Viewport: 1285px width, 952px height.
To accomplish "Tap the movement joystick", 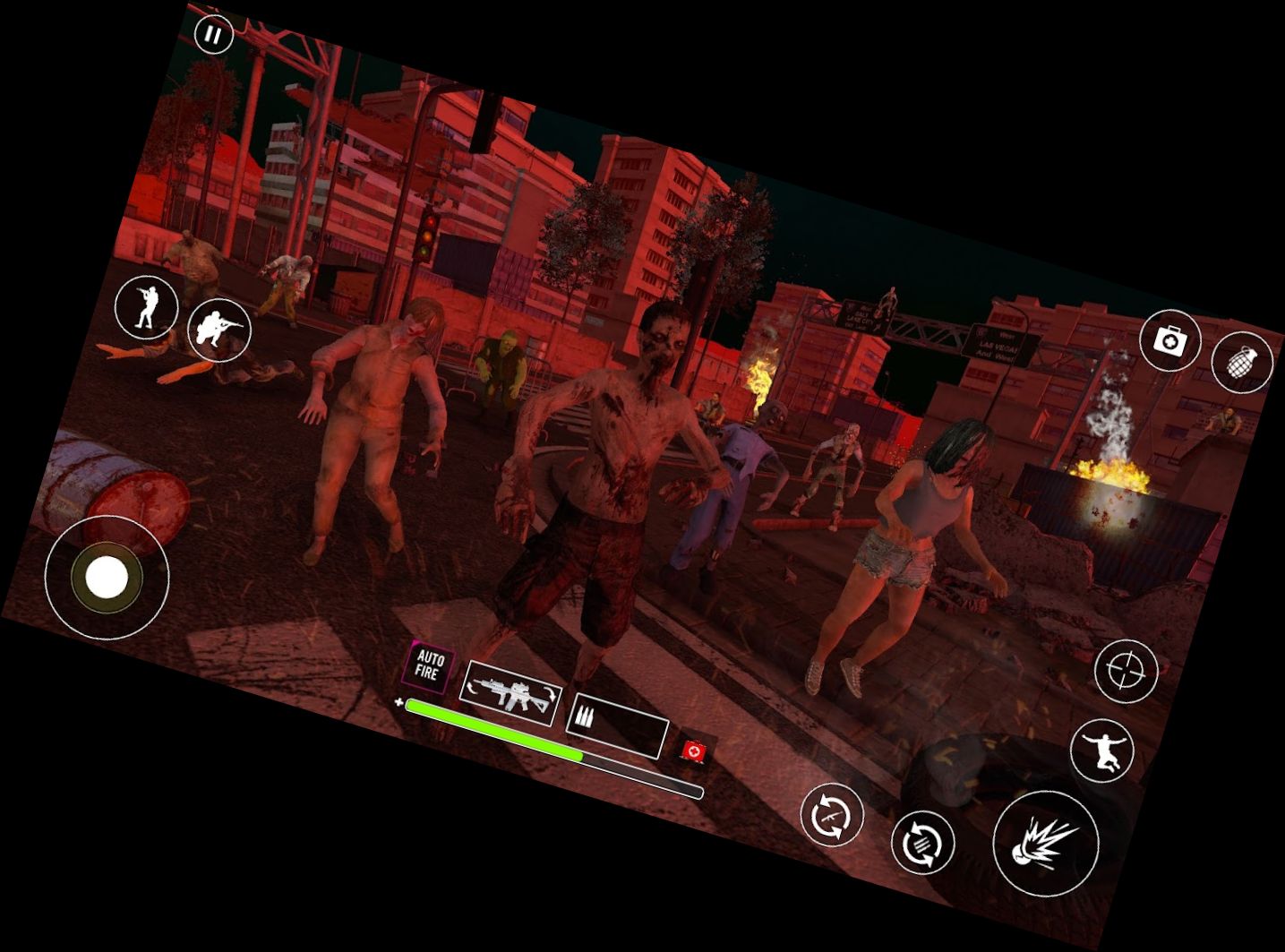I will click(105, 579).
